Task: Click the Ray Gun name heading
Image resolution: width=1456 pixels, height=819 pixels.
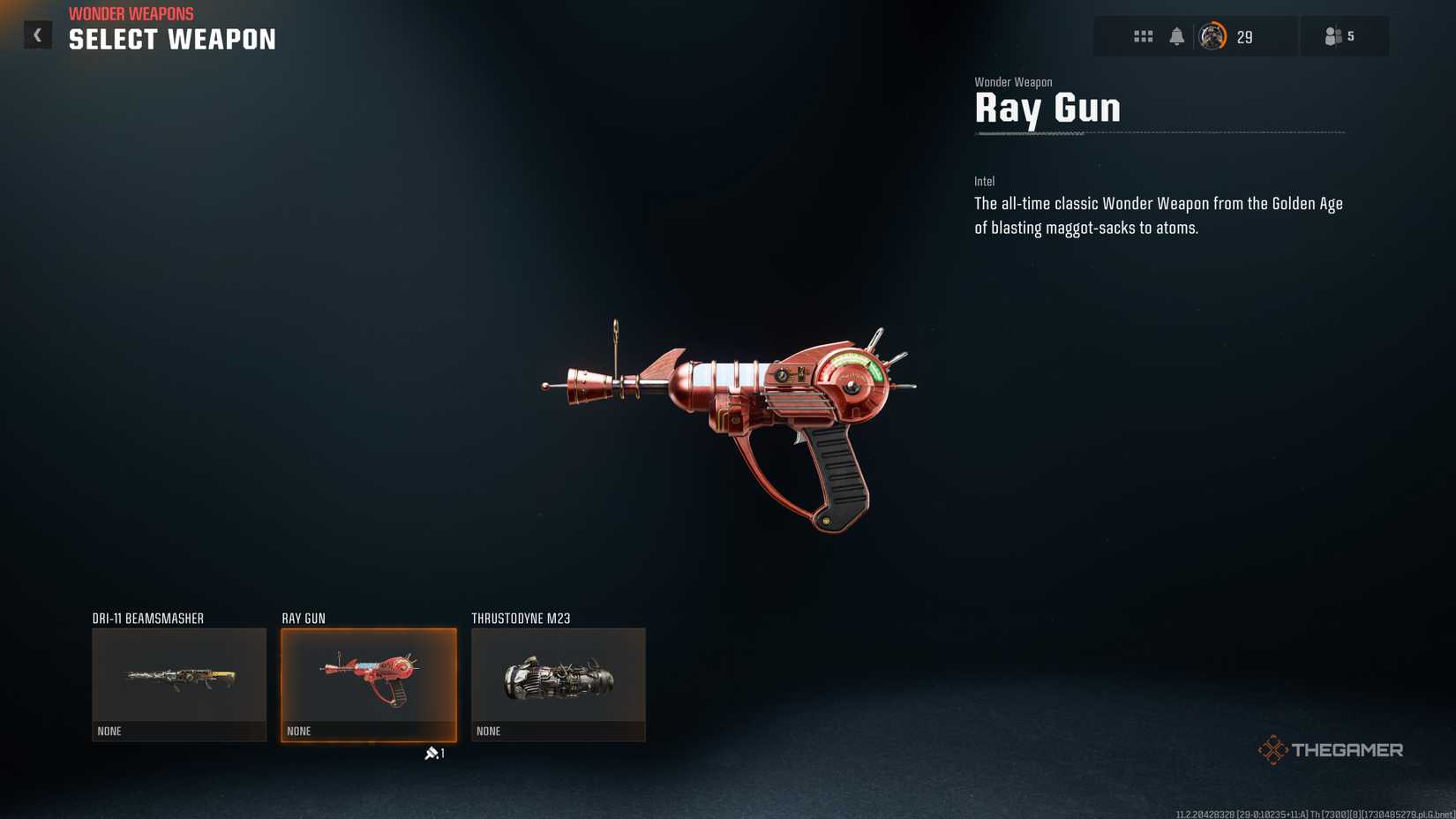Action: coord(1047,108)
